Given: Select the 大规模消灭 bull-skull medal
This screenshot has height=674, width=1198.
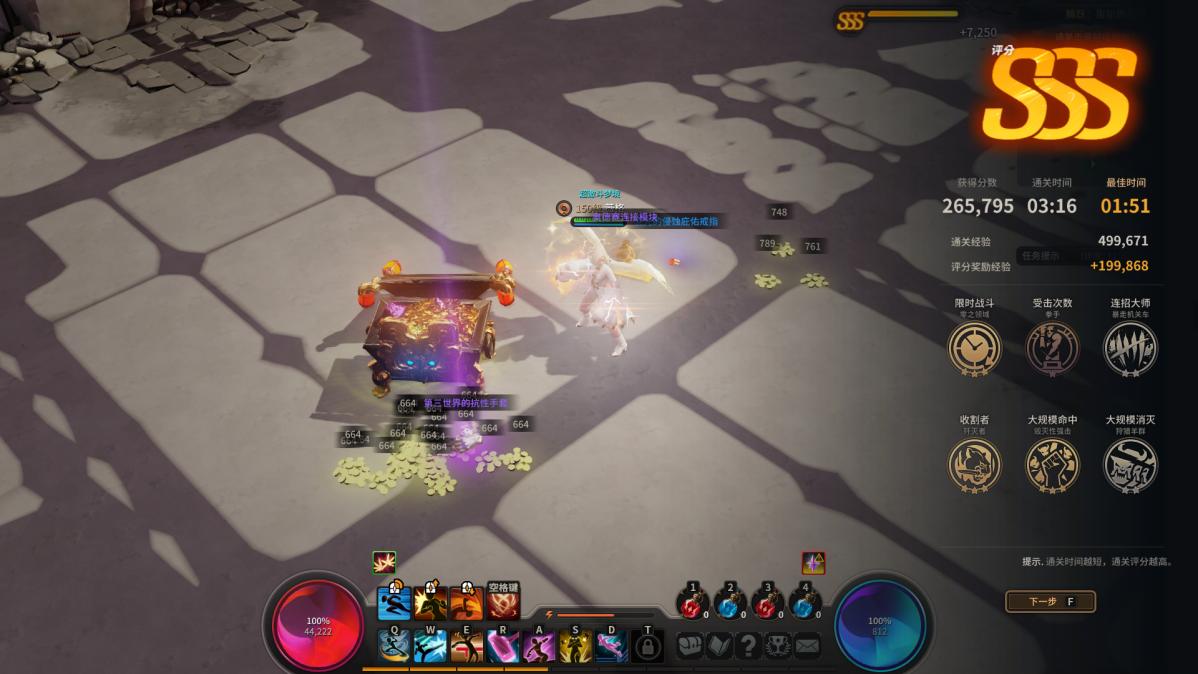Looking at the screenshot, I should (1130, 465).
